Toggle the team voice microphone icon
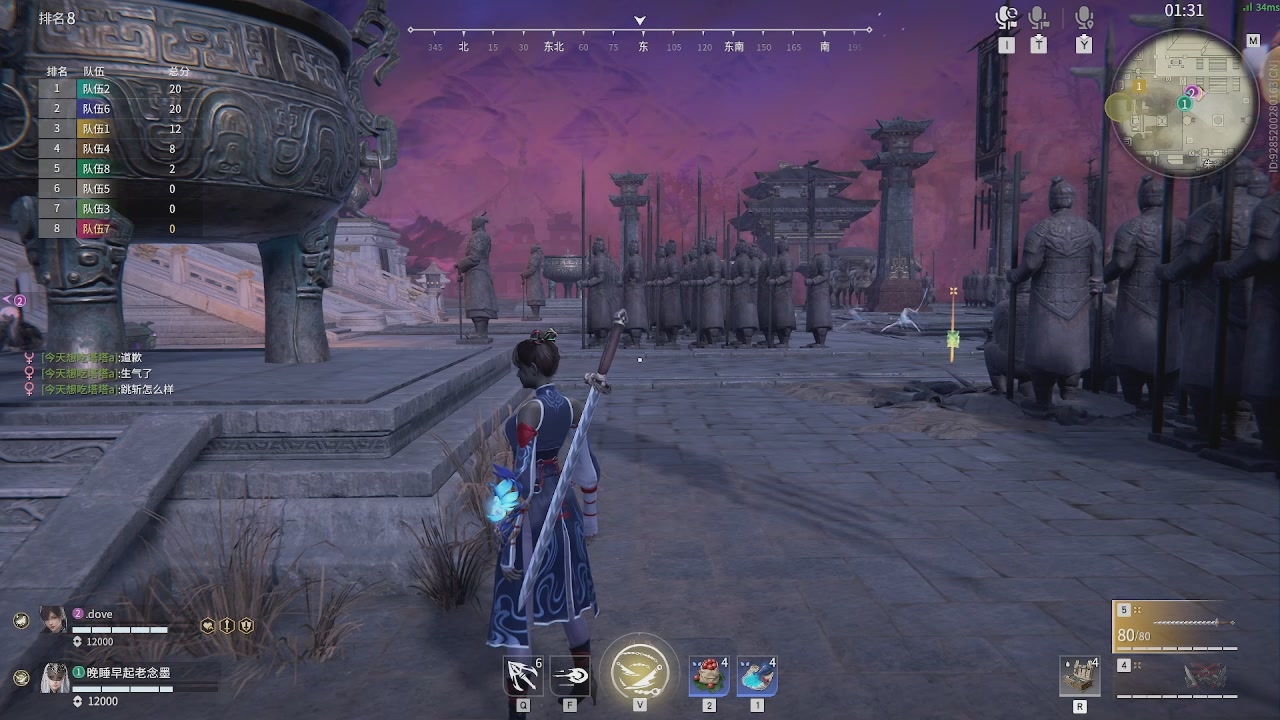1280x720 pixels. click(x=1039, y=18)
